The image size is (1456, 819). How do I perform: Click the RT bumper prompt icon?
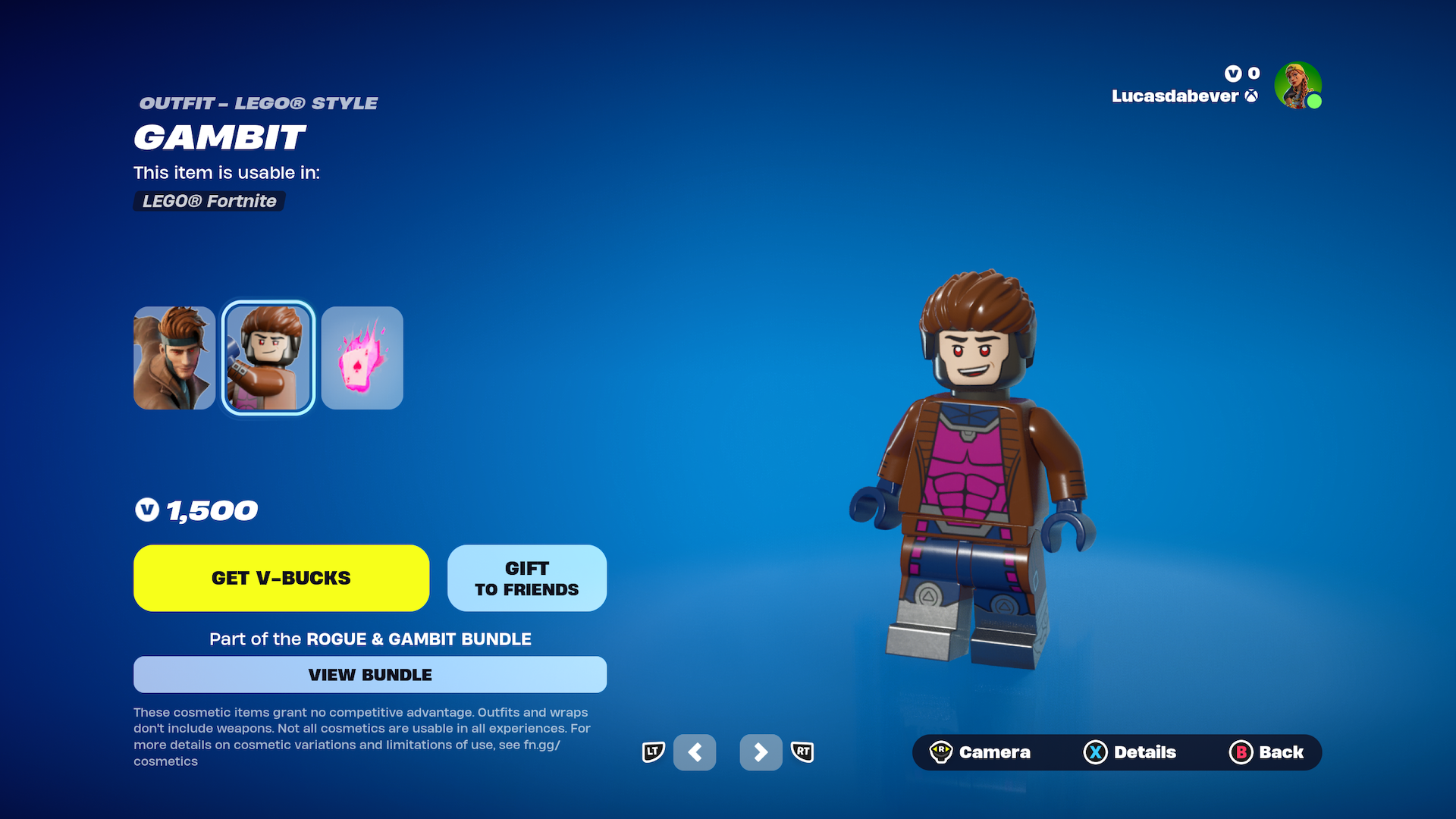803,752
